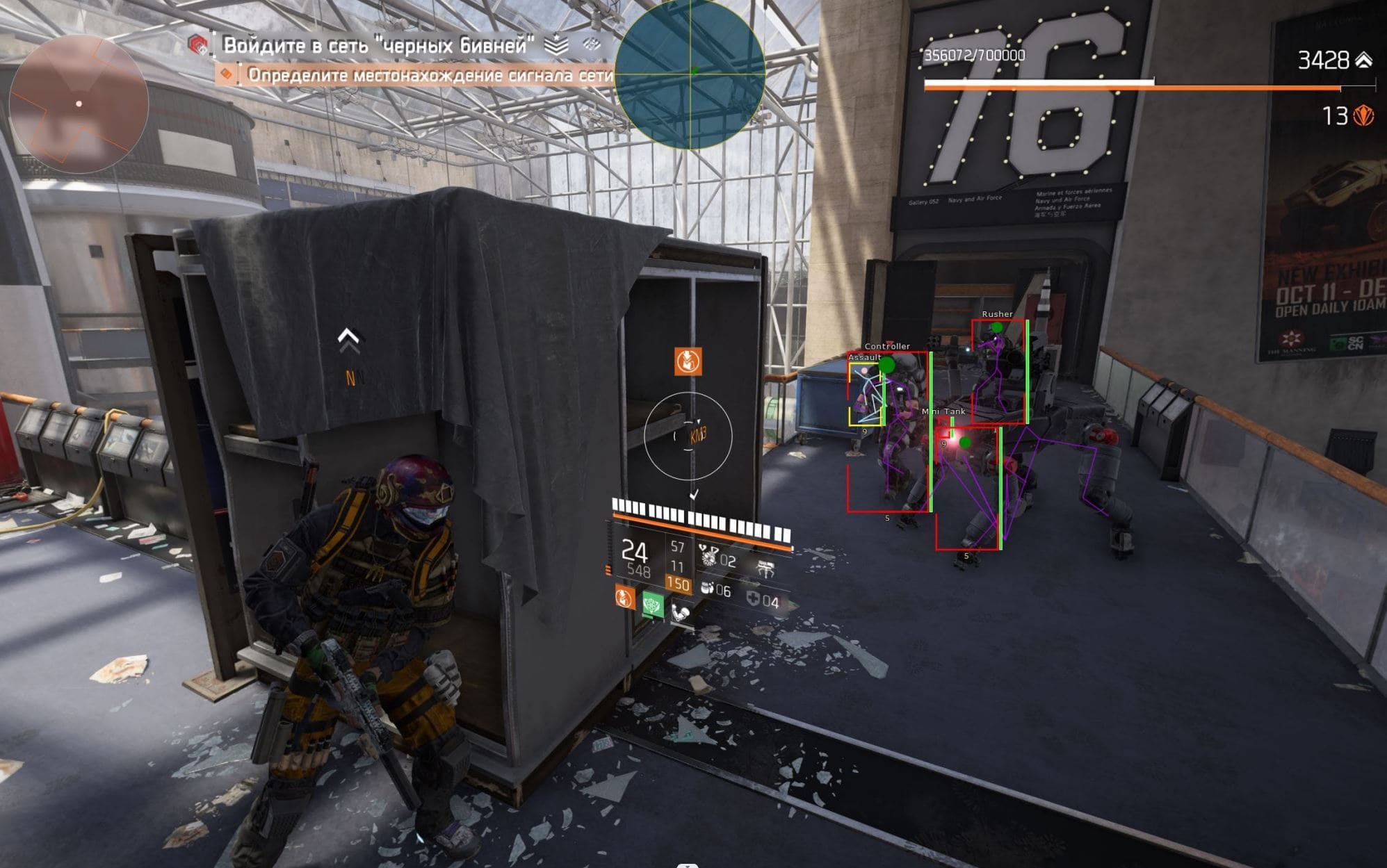Image resolution: width=1387 pixels, height=868 pixels.
Task: Select the mission title "Войдите в сеть черных бивней"
Action: tap(378, 46)
